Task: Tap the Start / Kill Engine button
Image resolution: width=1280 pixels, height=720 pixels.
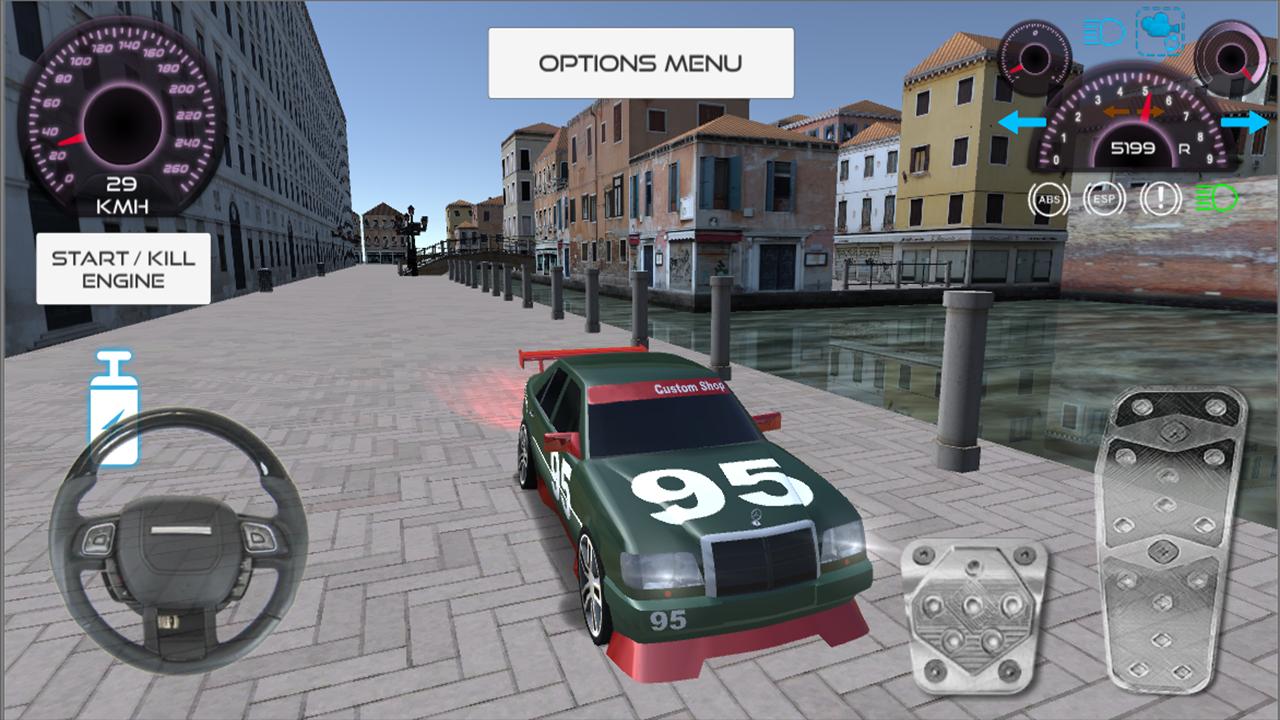Action: pyautogui.click(x=123, y=269)
